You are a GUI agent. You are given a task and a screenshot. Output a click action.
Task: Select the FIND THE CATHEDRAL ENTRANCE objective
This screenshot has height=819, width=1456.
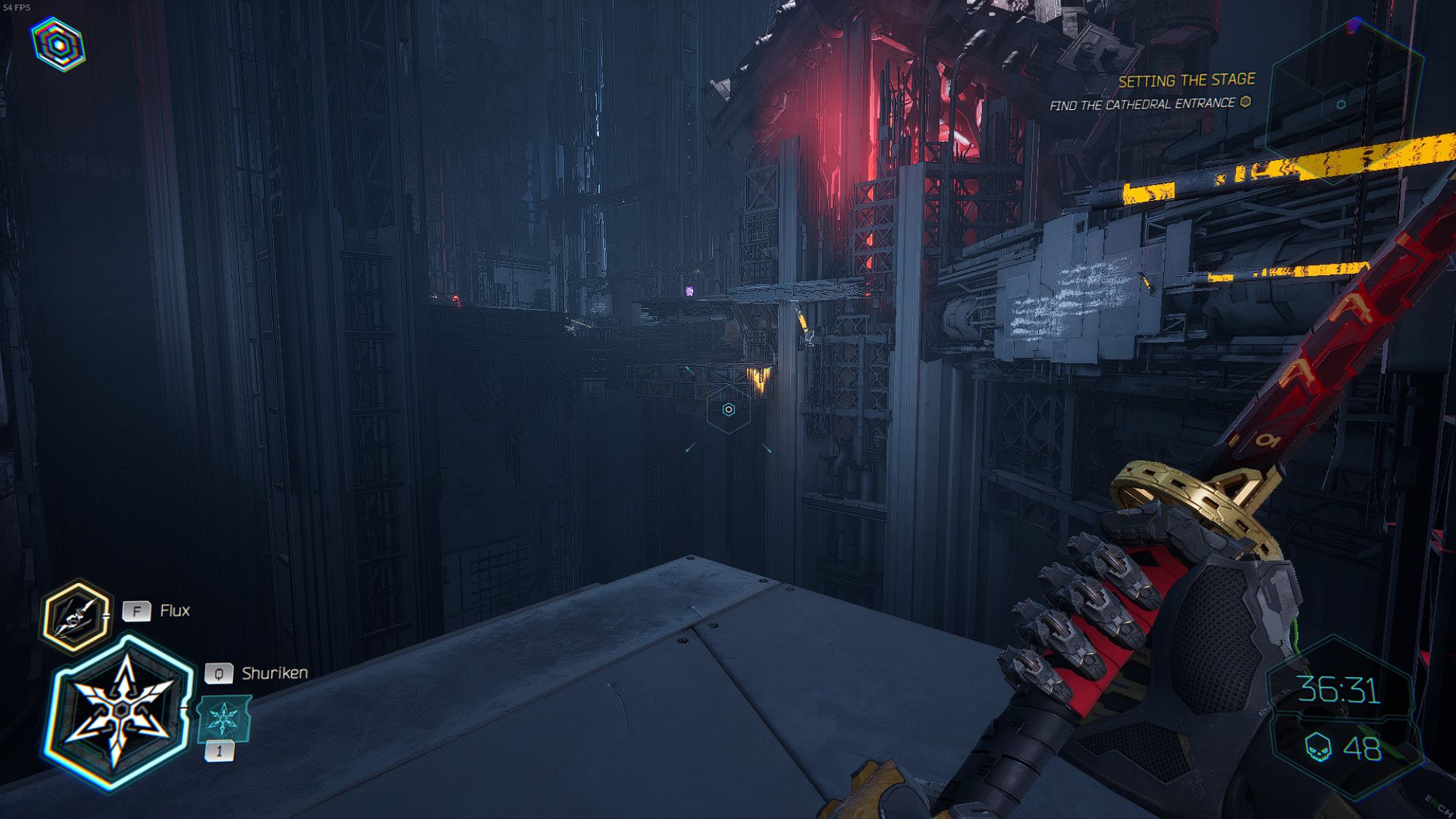[x=1143, y=105]
